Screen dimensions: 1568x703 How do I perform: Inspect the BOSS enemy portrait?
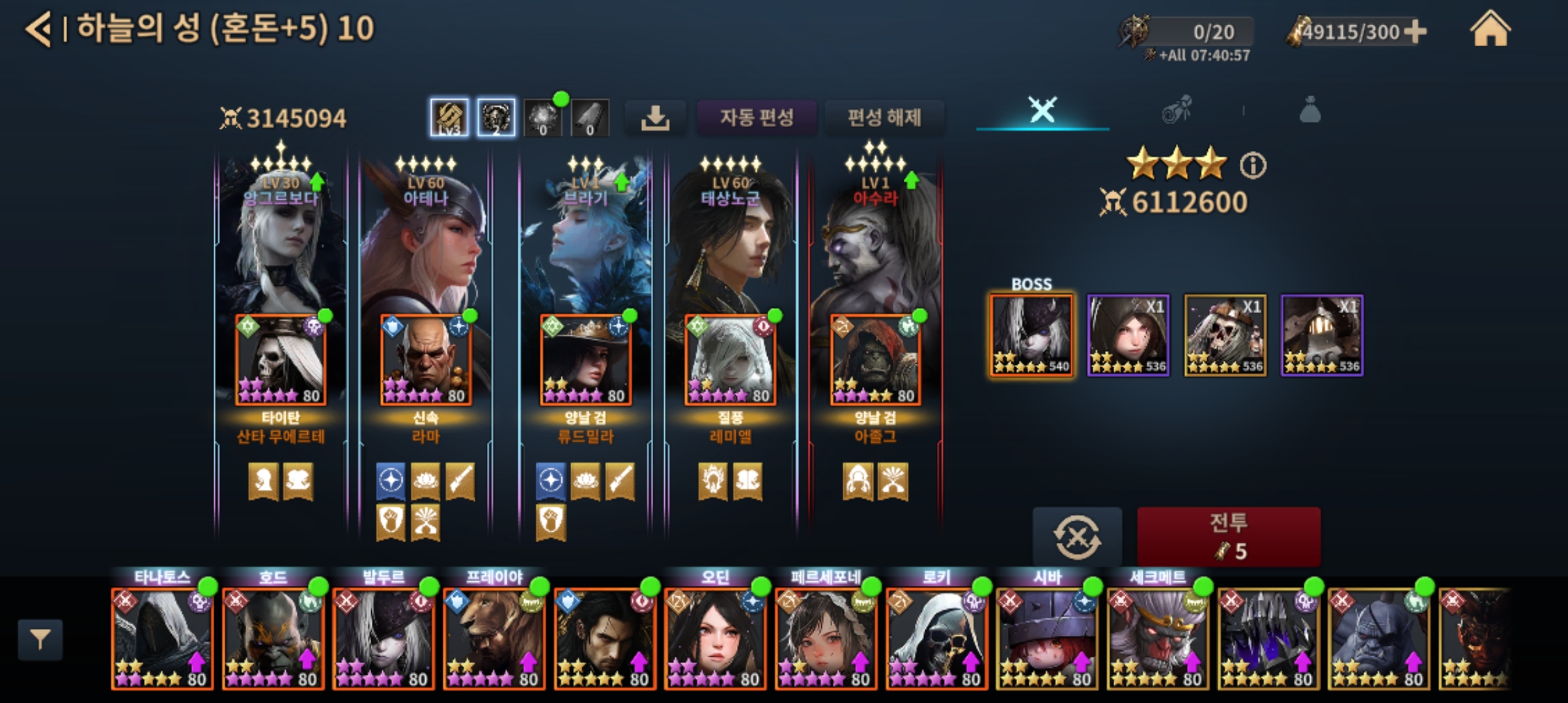[x=1031, y=335]
